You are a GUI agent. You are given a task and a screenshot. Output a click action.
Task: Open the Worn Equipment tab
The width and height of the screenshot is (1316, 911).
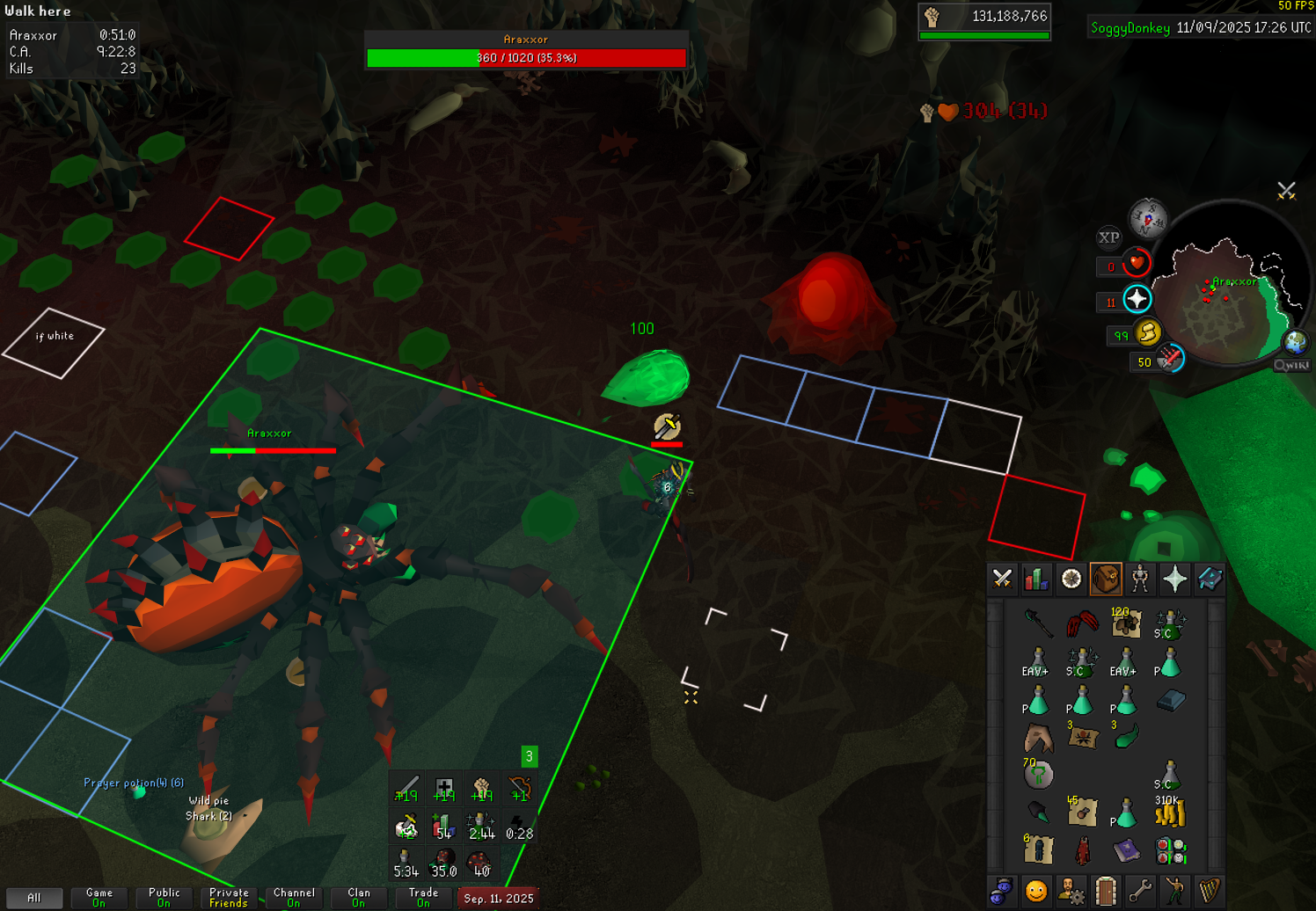pos(1140,579)
